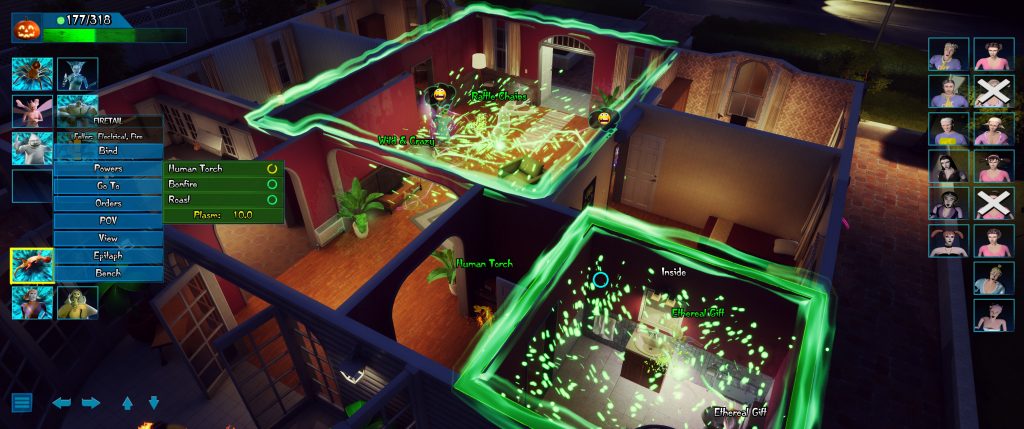Click the jack-o'-lantern pumpkin icon

tap(27, 29)
